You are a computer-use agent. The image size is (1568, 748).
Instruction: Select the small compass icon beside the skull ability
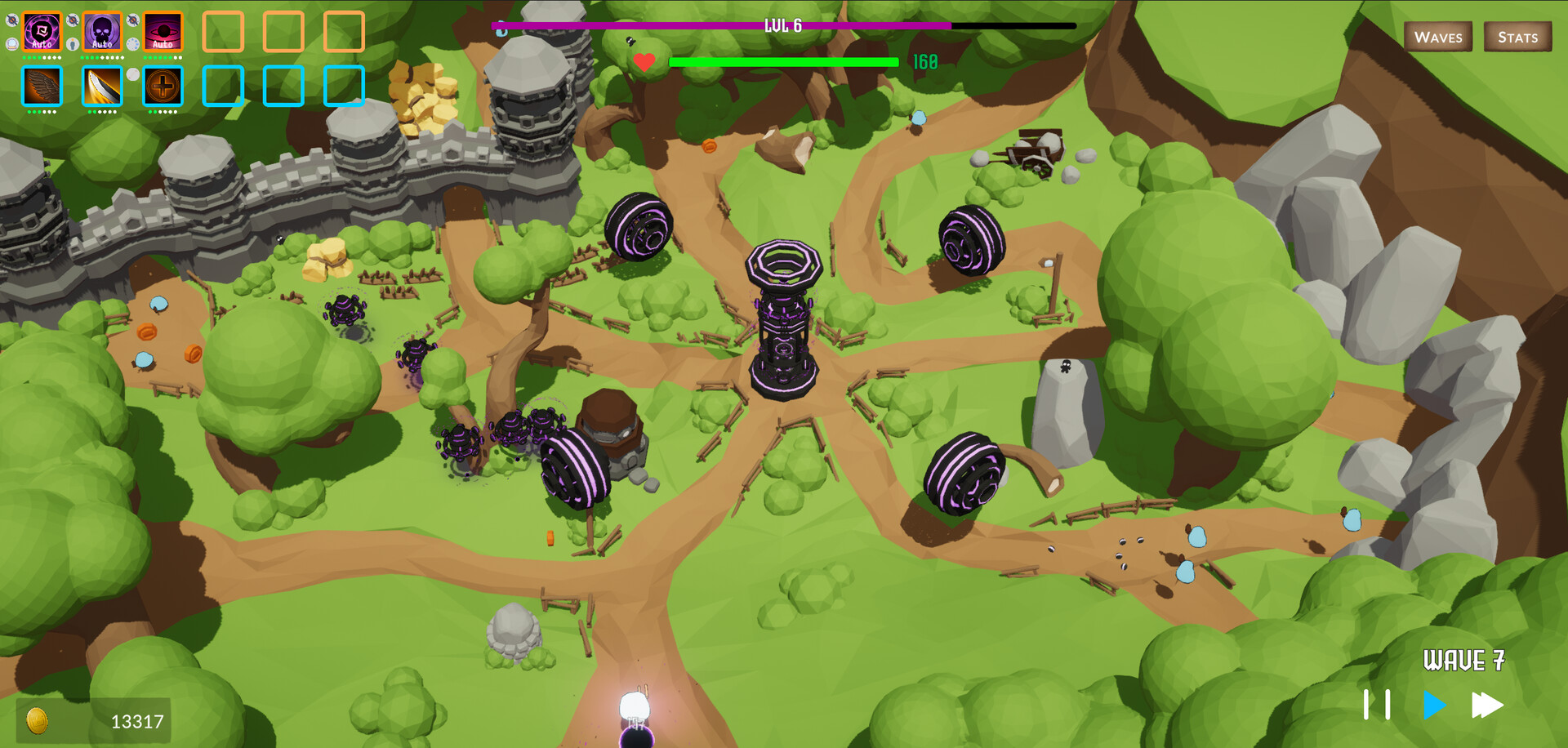pyautogui.click(x=72, y=20)
